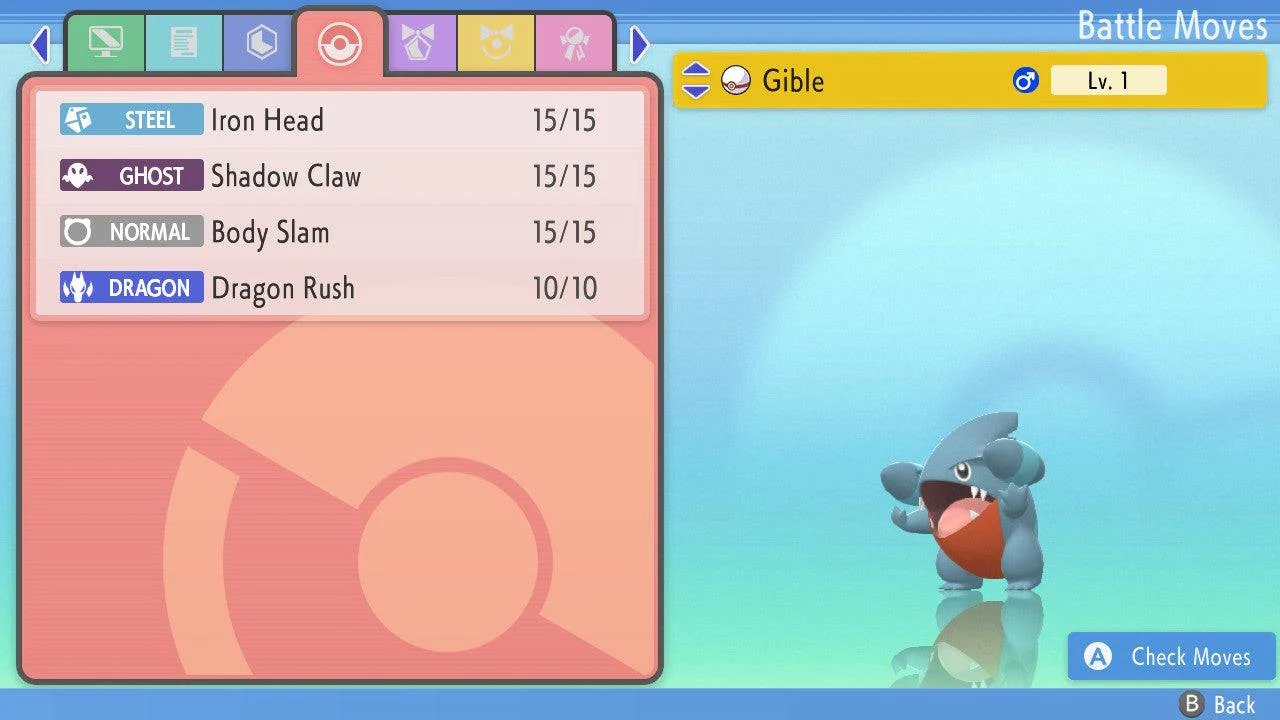Switch to the green monitor summary tab

tap(105, 43)
